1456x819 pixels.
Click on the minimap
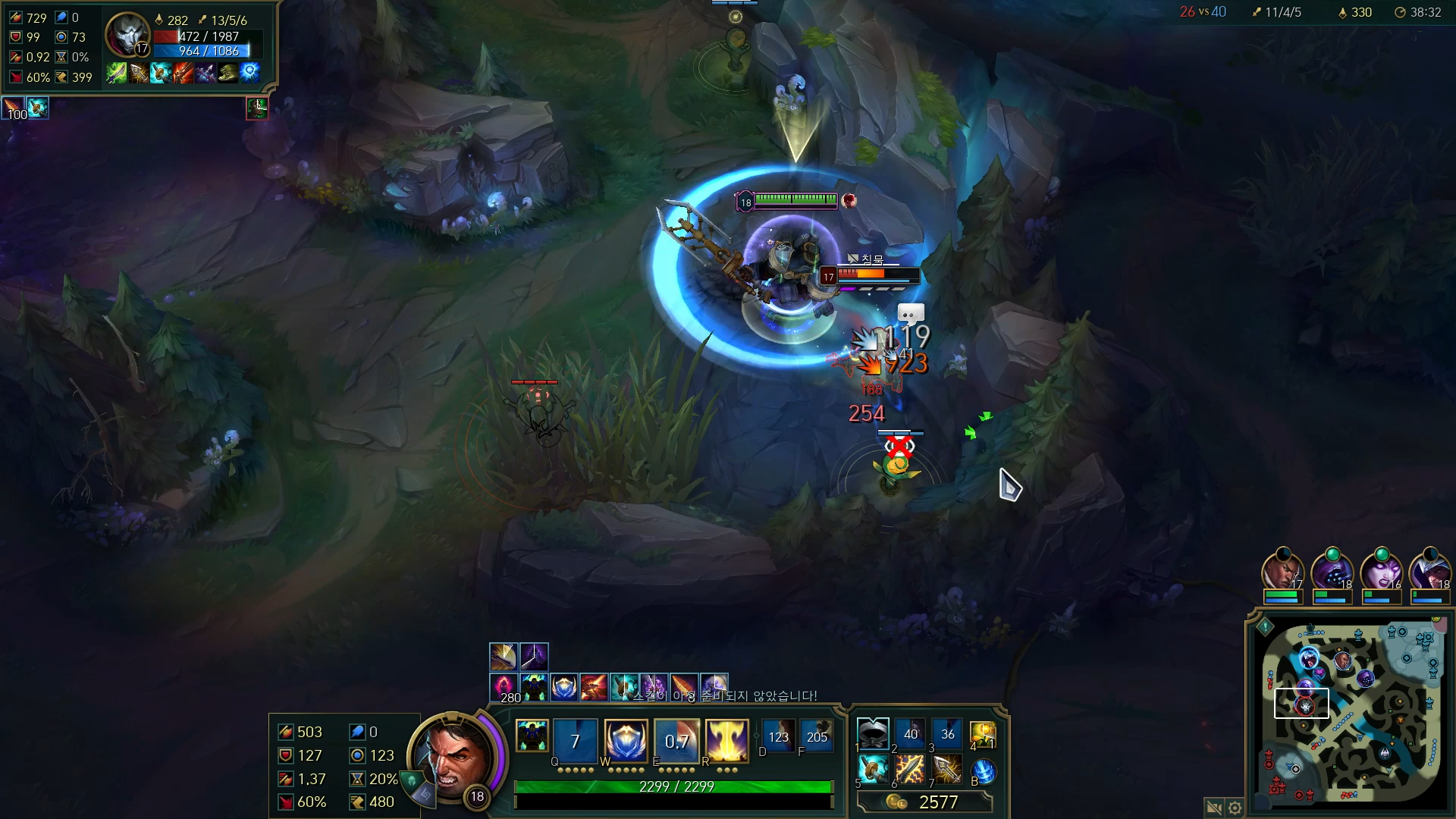point(1348,713)
